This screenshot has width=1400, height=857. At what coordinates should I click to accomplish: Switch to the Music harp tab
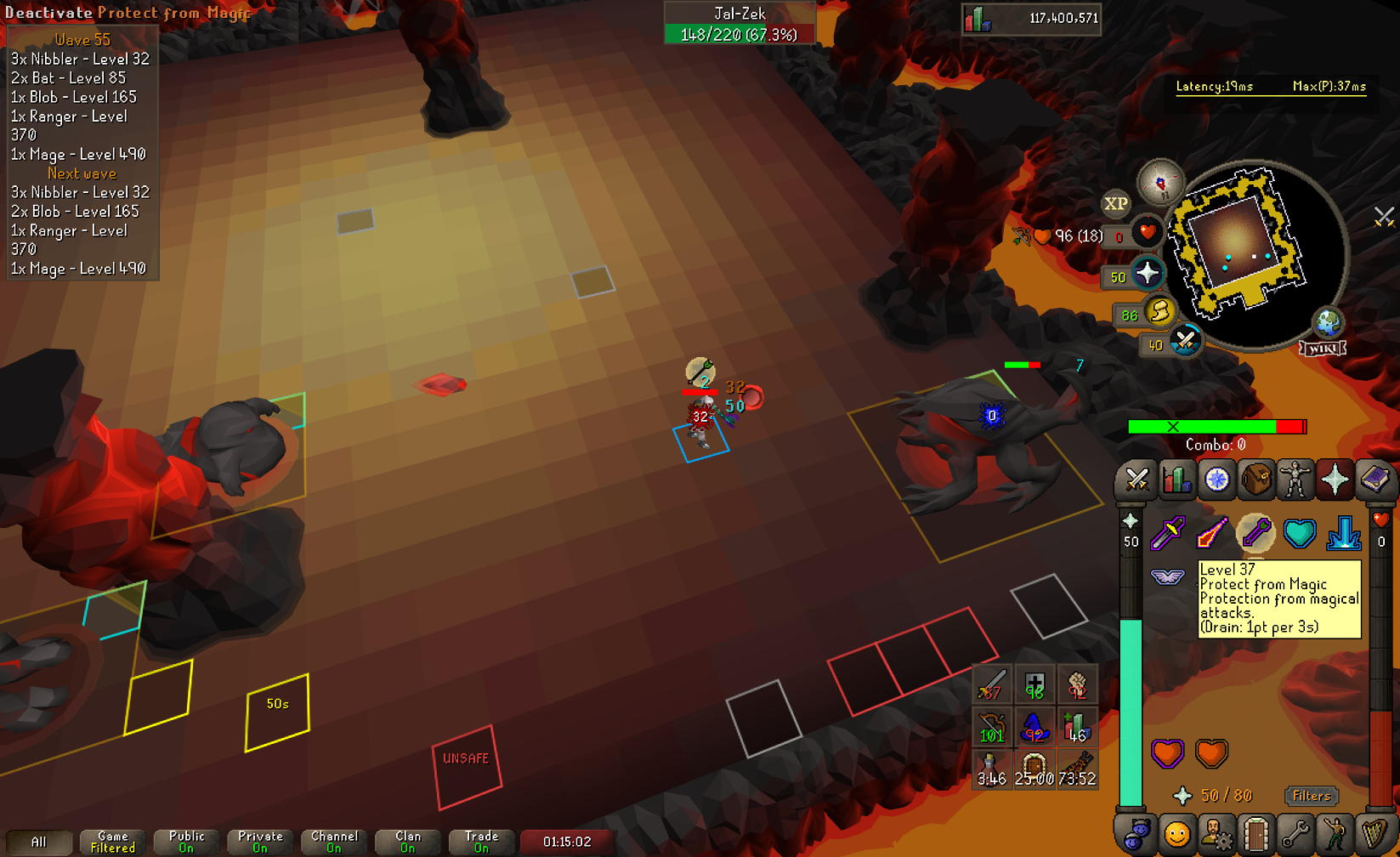(x=1374, y=835)
